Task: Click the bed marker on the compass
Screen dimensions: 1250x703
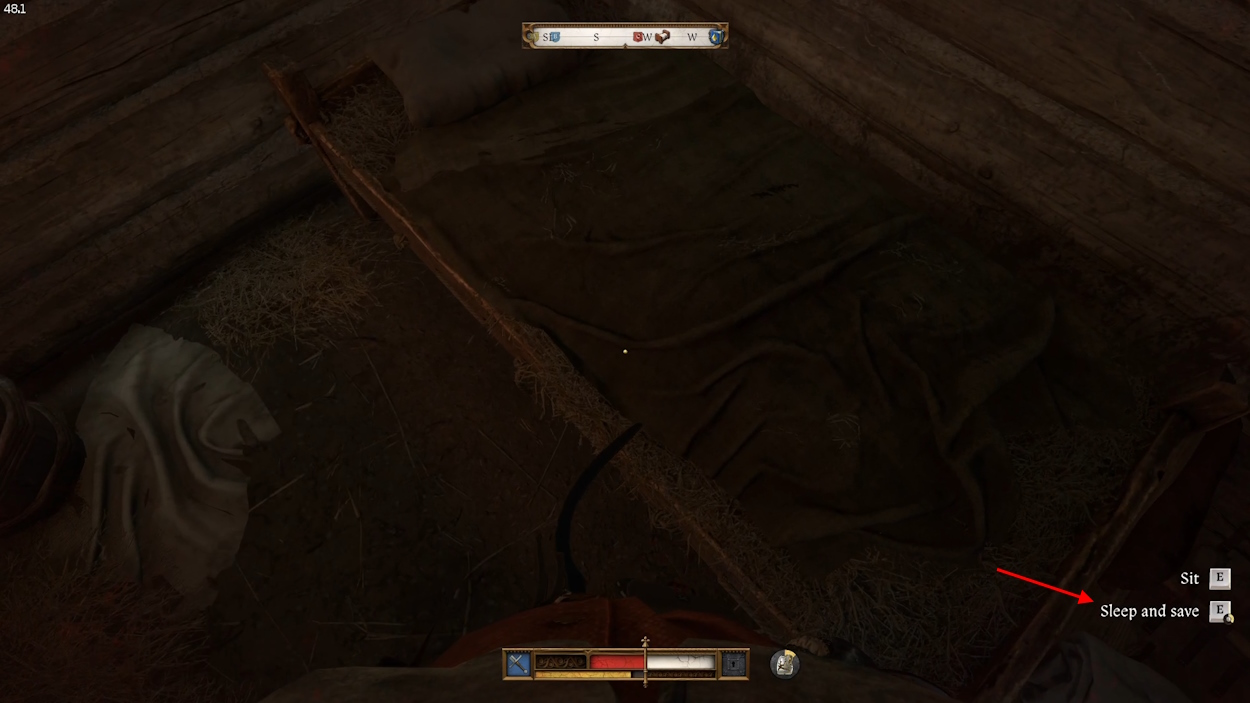Action: coord(662,37)
